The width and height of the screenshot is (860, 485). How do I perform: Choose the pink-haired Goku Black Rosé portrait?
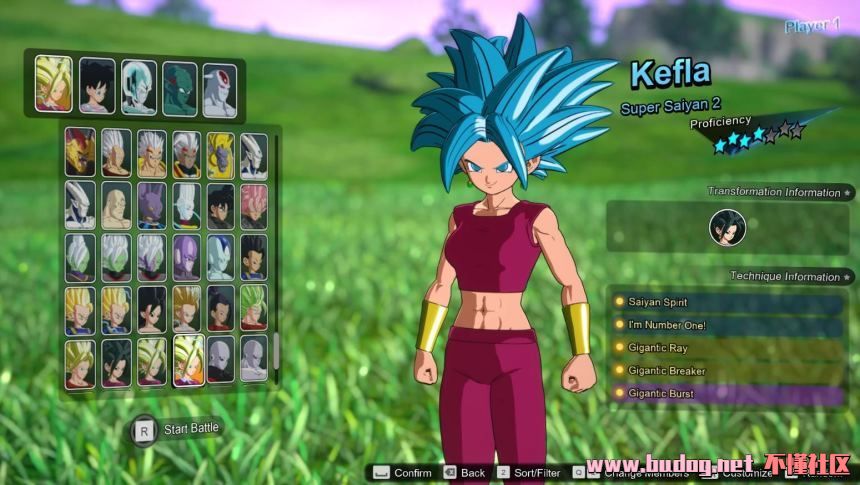coord(253,204)
